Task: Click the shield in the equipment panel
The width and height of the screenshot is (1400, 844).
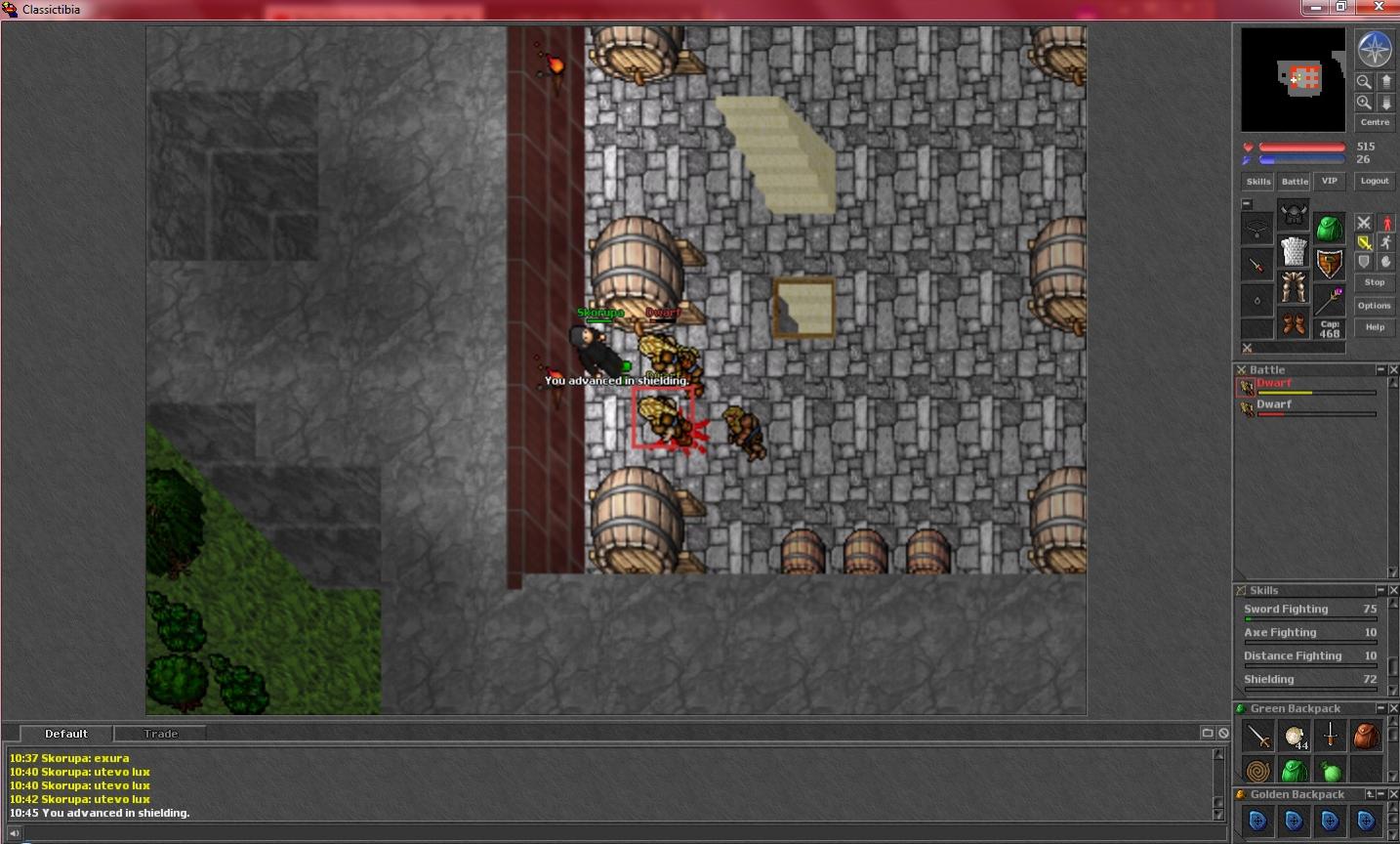Action: 1329,264
